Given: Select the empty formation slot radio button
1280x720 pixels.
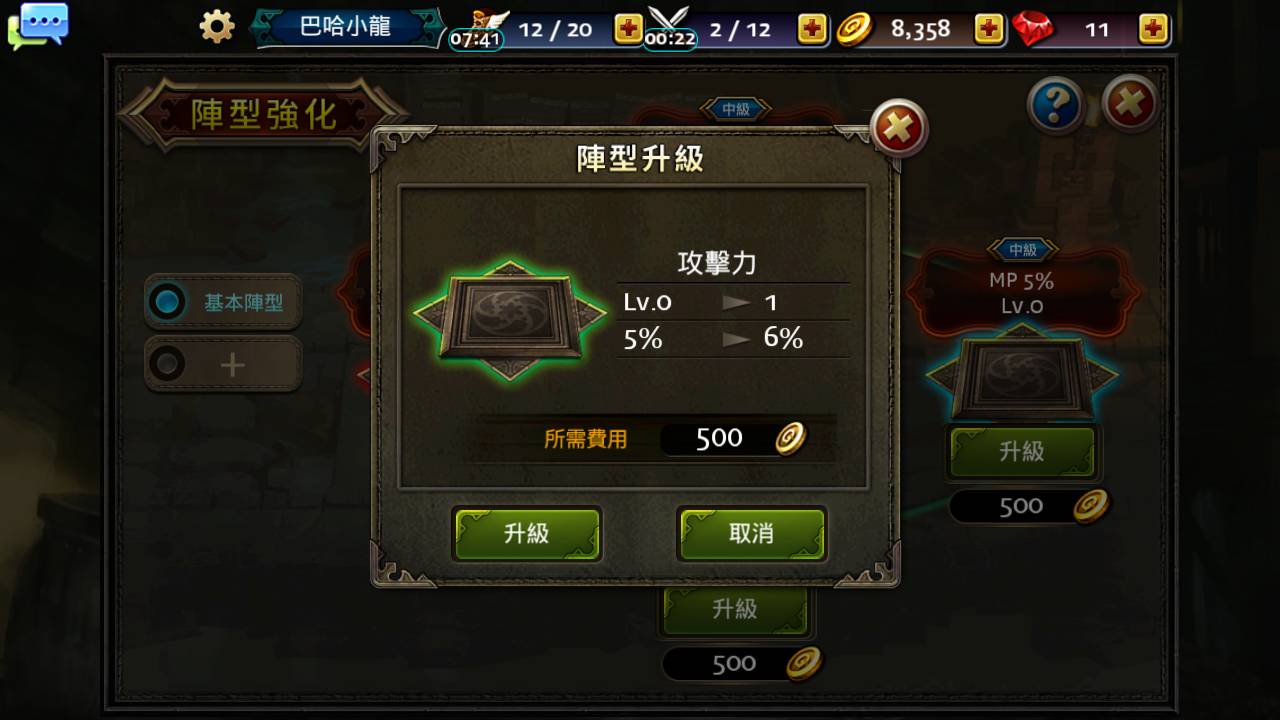Looking at the screenshot, I should click(x=167, y=363).
